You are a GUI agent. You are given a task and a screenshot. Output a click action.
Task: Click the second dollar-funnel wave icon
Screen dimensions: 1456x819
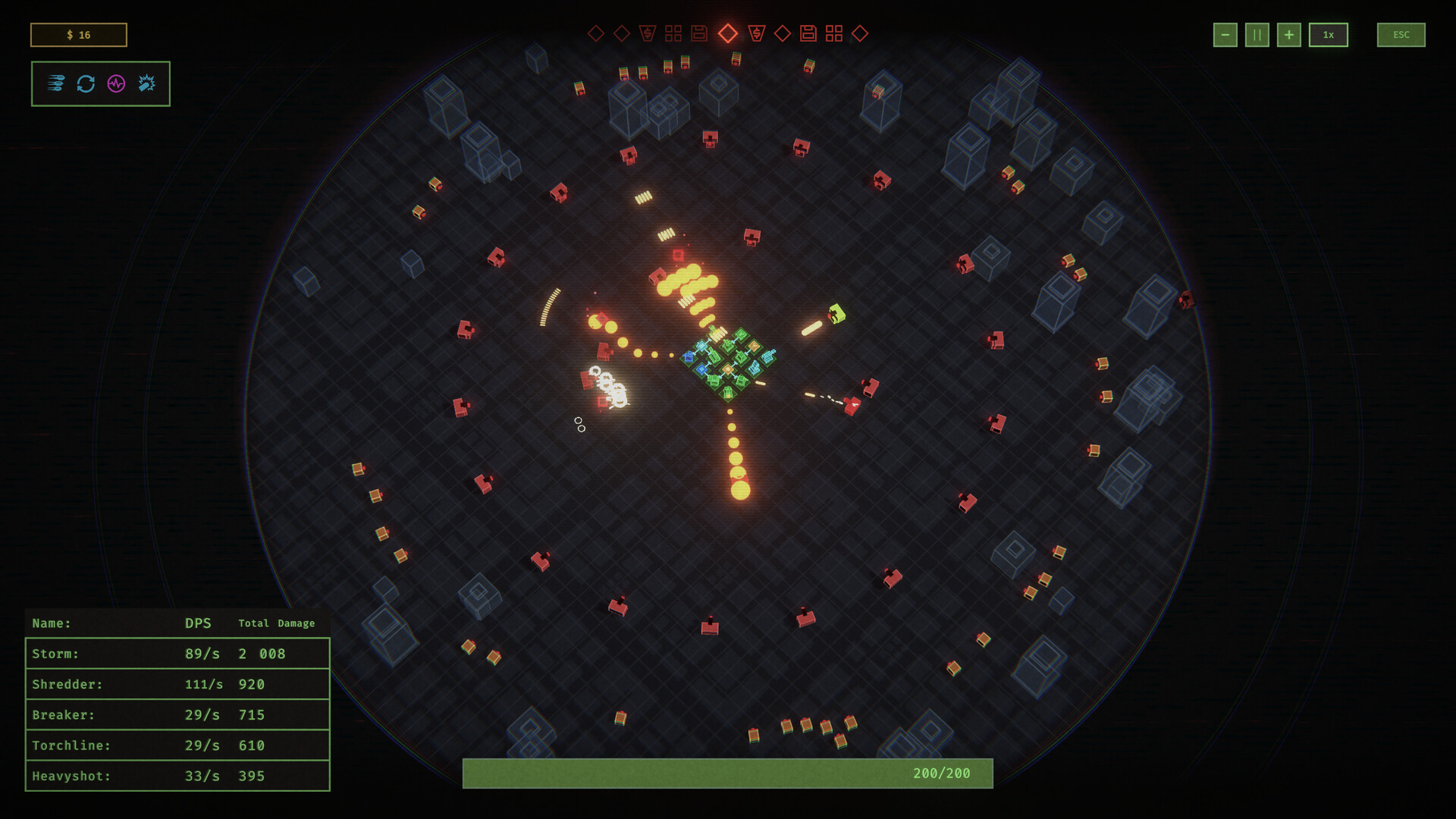click(x=756, y=33)
